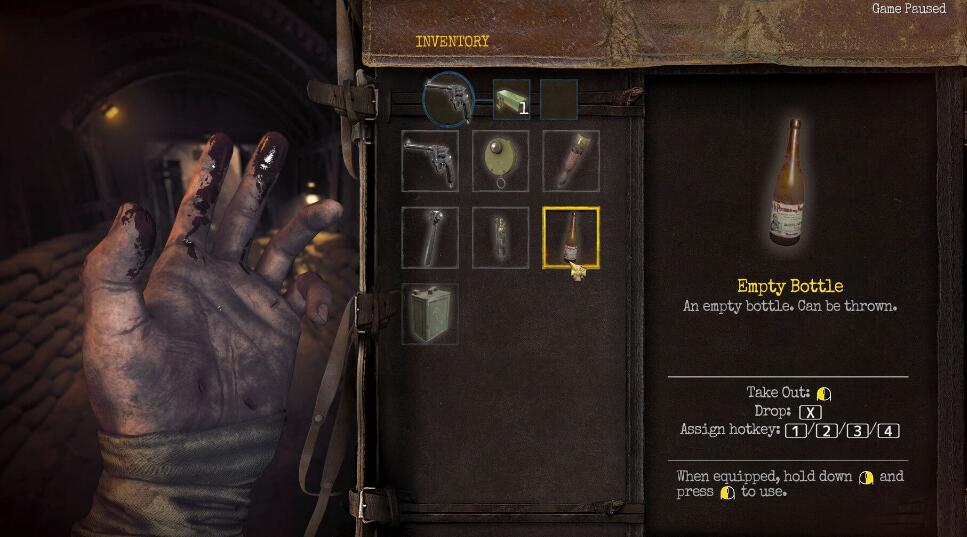Select the round dog tag item

500,160
